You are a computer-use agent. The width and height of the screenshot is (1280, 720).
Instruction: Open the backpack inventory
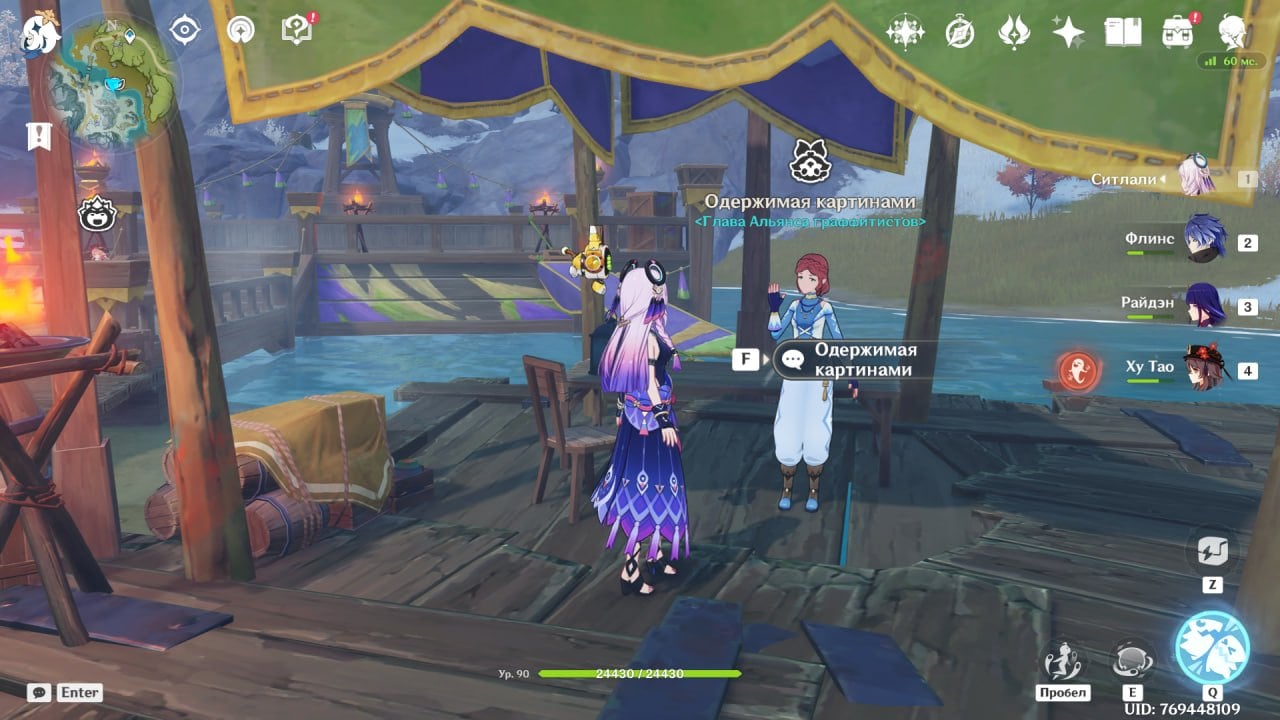1178,32
